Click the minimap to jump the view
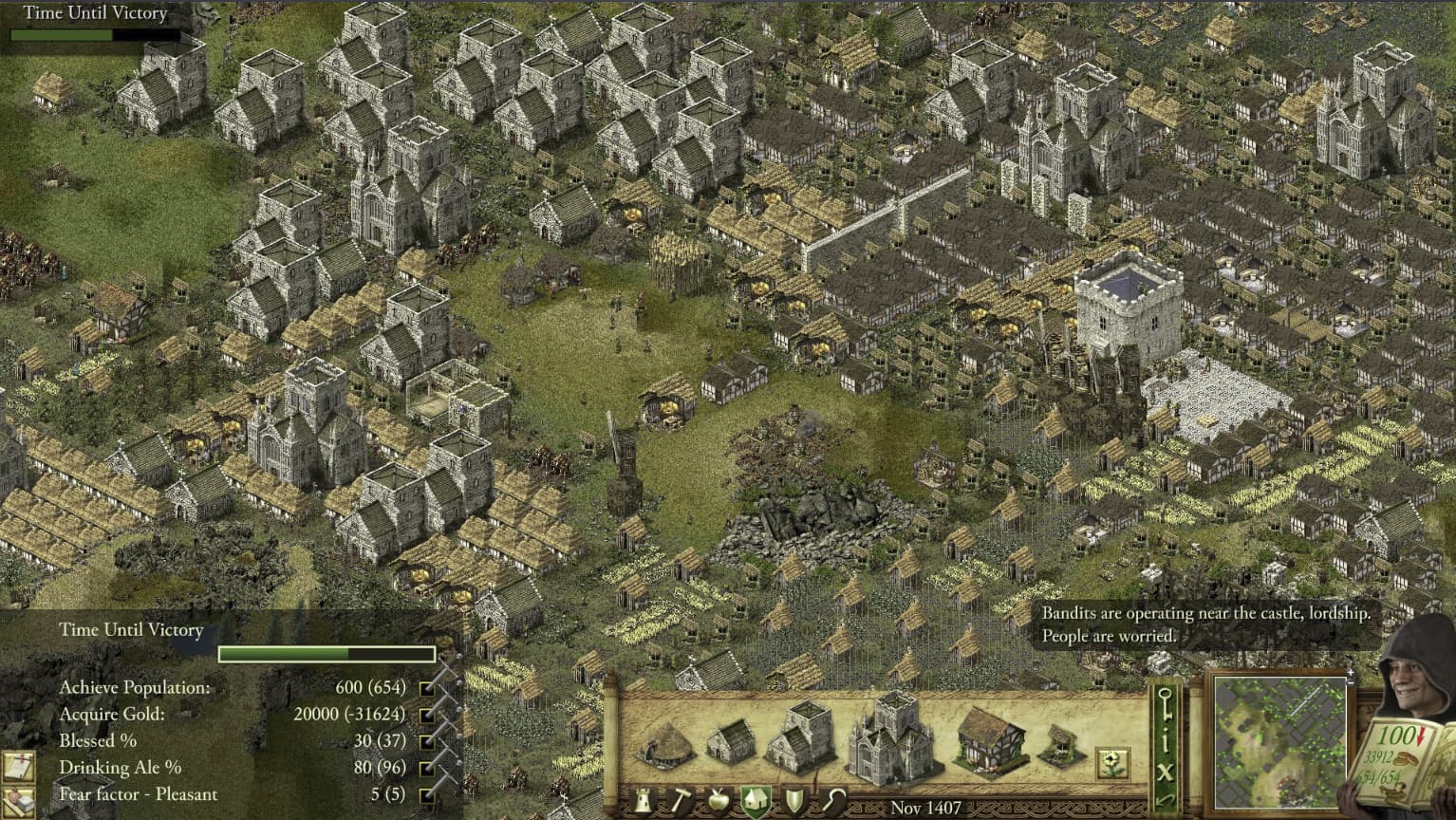The image size is (1456, 820). pyautogui.click(x=1279, y=740)
